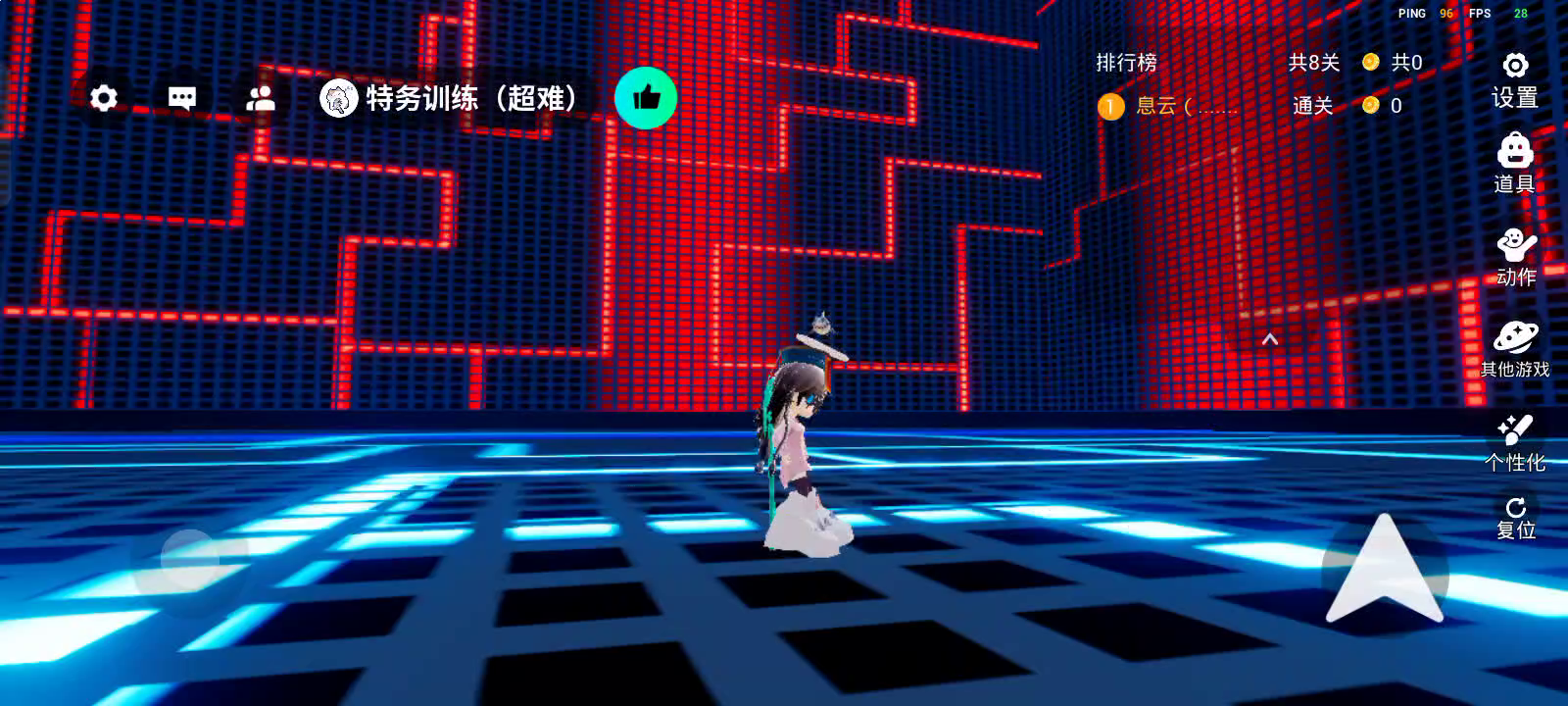Collapse the leaderboard with the up chevron

[x=1270, y=339]
